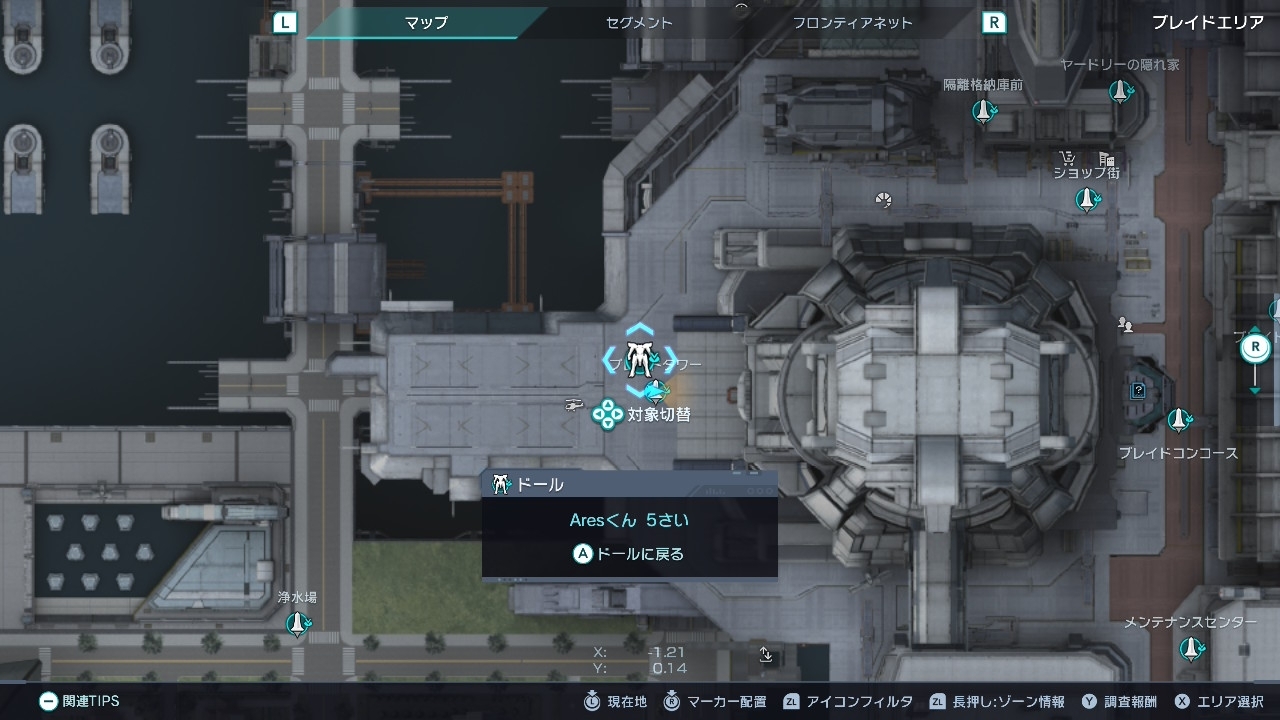The height and width of the screenshot is (720, 1280).
Task: Choose ドールに戻る in the Doll popup
Action: tap(629, 553)
